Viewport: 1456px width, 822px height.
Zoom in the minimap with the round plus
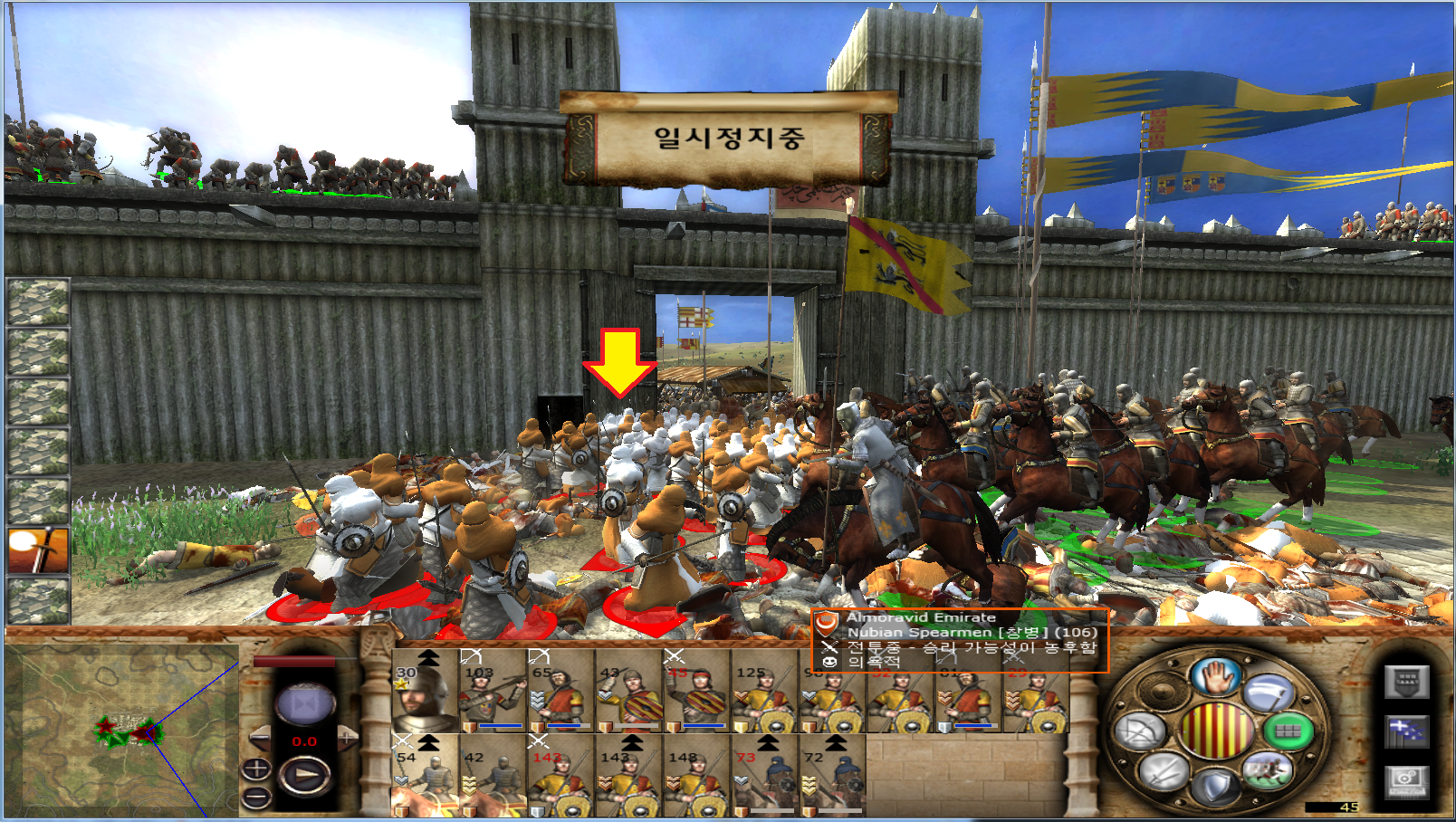coord(256,769)
